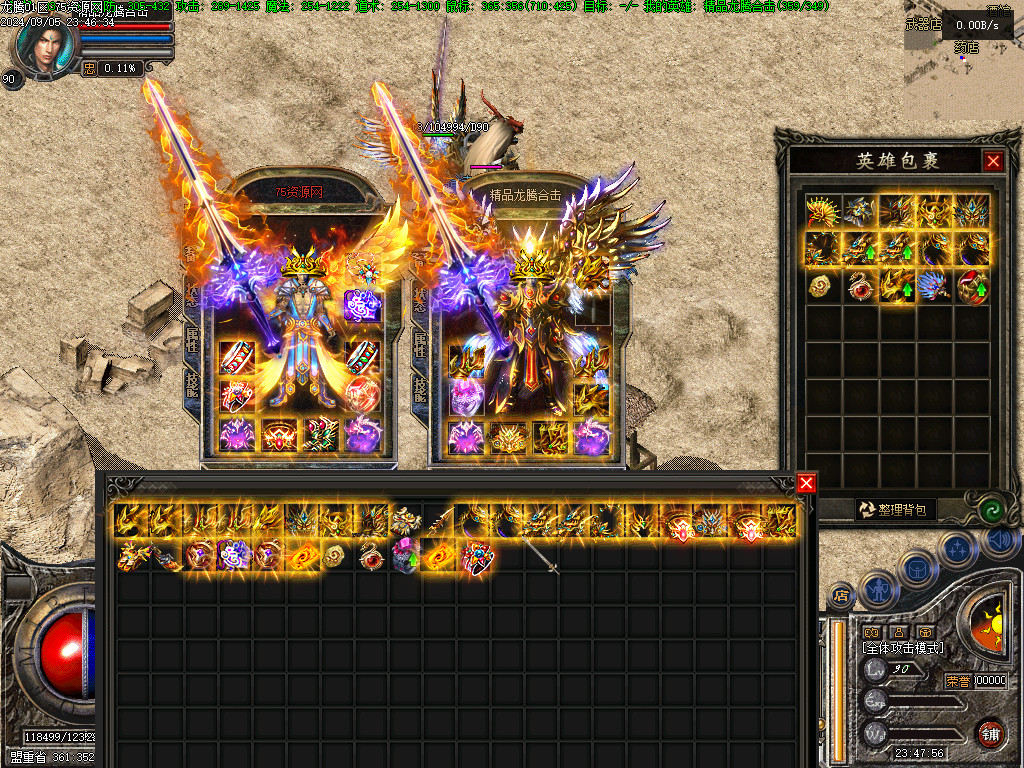This screenshot has width=1024, height=768.
Task: Close the main inventory bag panel
Action: point(806,484)
